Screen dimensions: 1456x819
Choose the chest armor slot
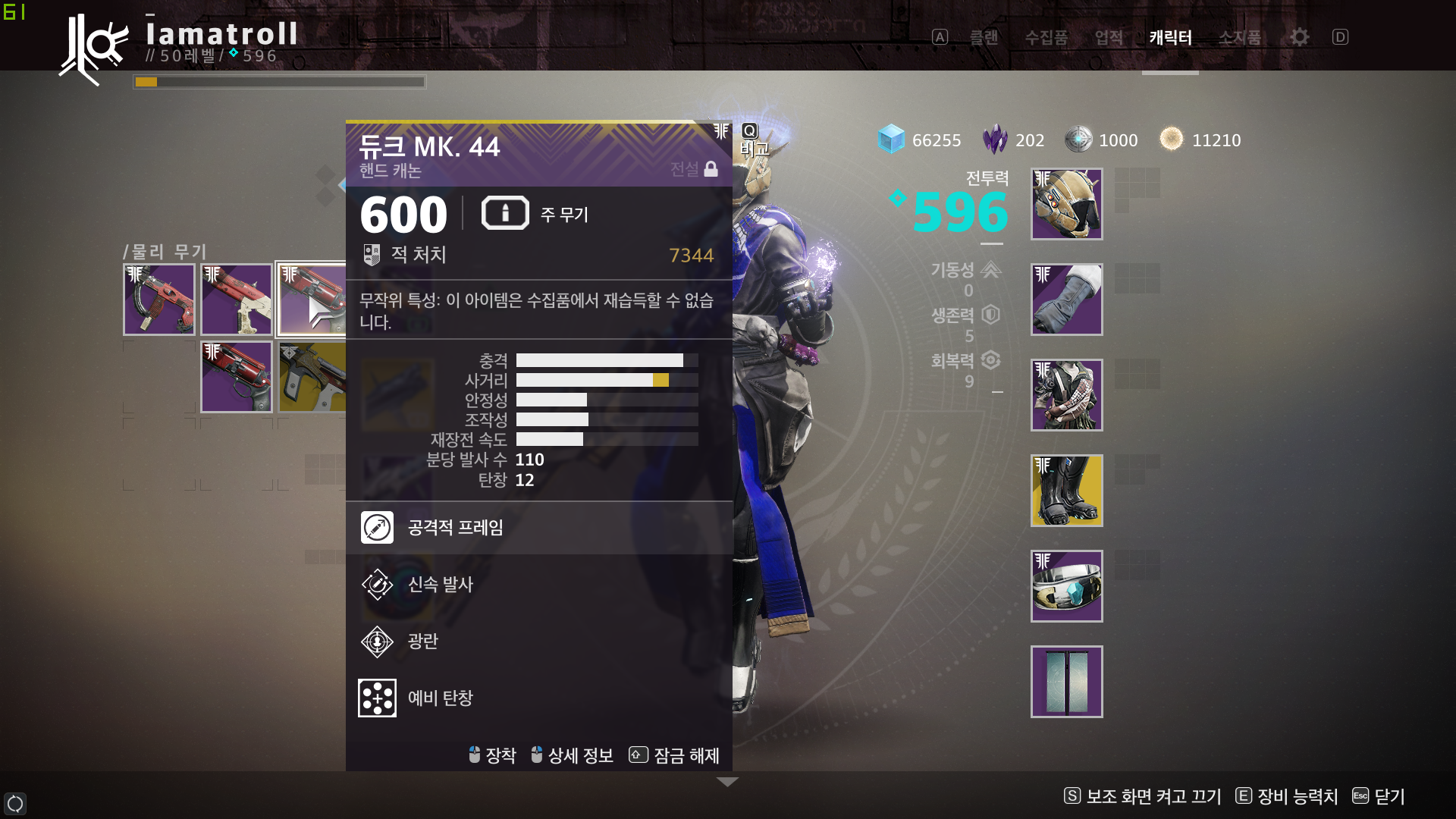click(x=1066, y=395)
